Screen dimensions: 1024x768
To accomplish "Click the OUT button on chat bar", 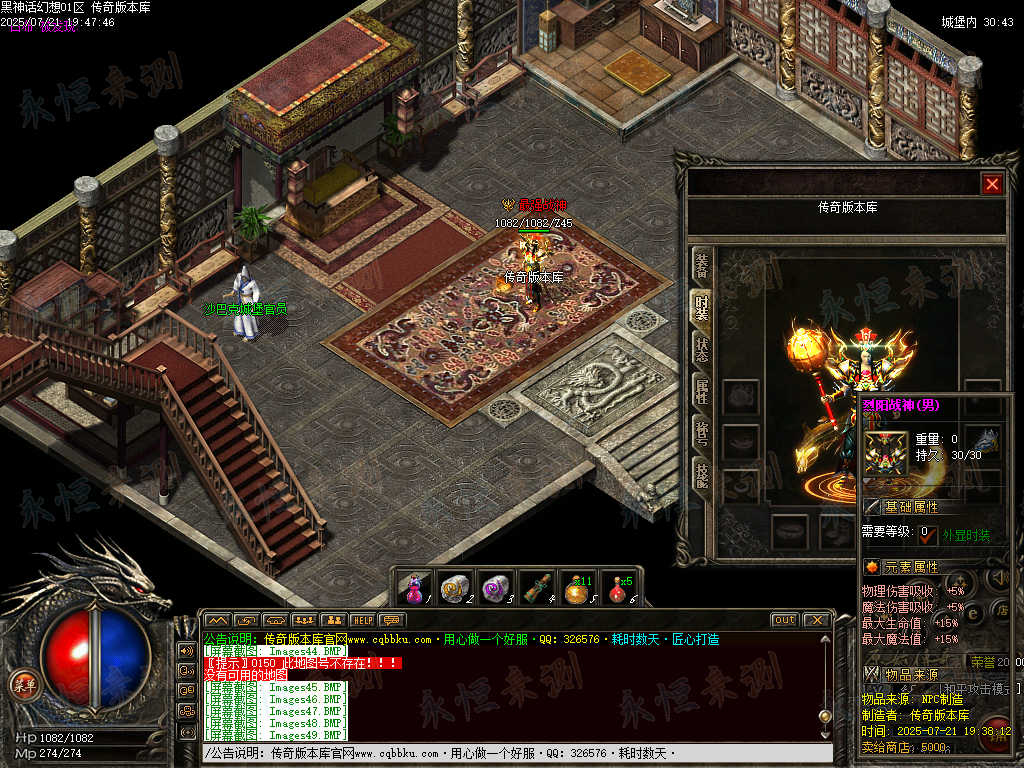I will point(784,620).
